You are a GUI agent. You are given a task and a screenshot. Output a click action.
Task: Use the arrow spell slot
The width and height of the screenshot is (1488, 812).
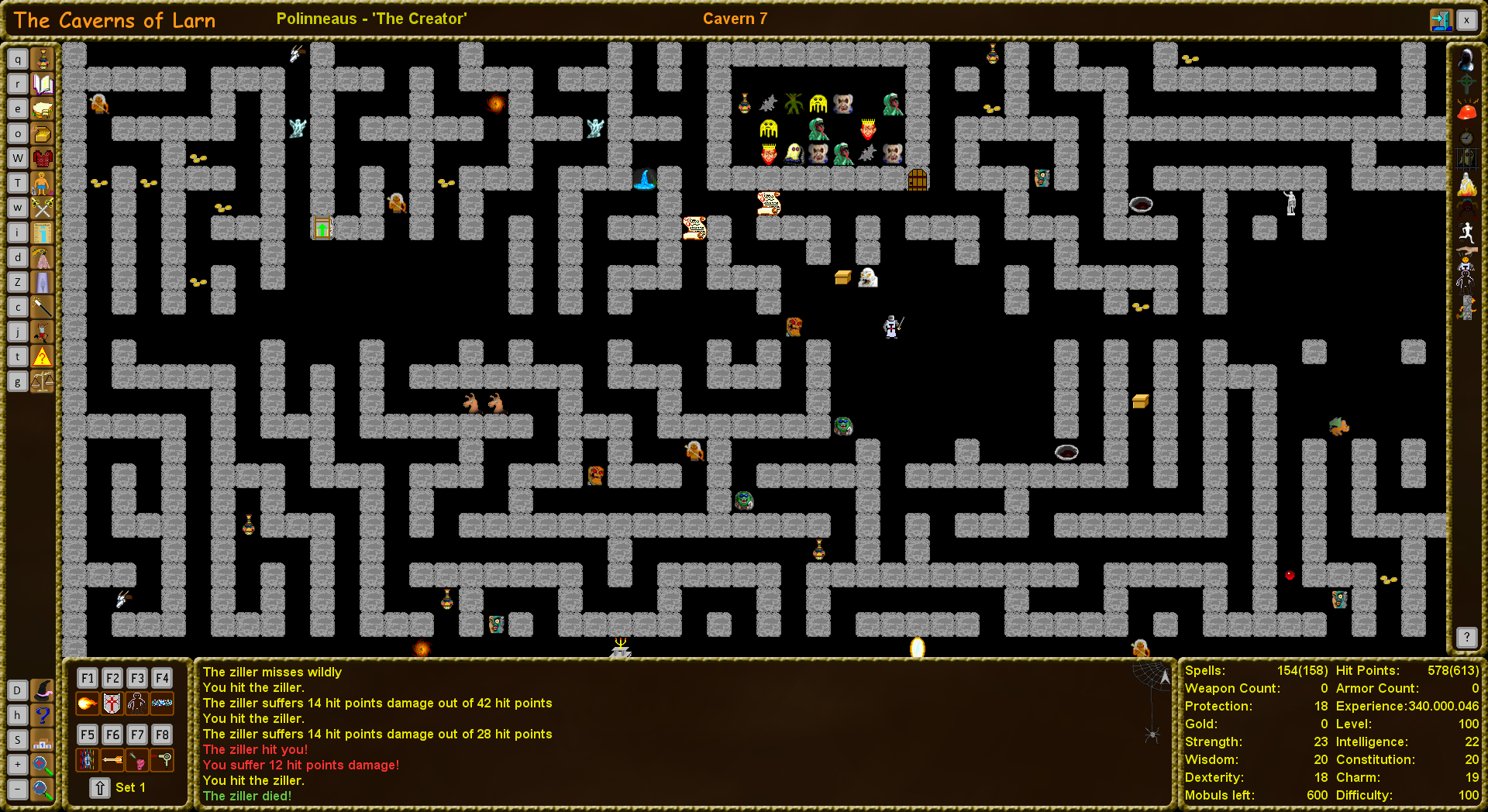tap(112, 760)
